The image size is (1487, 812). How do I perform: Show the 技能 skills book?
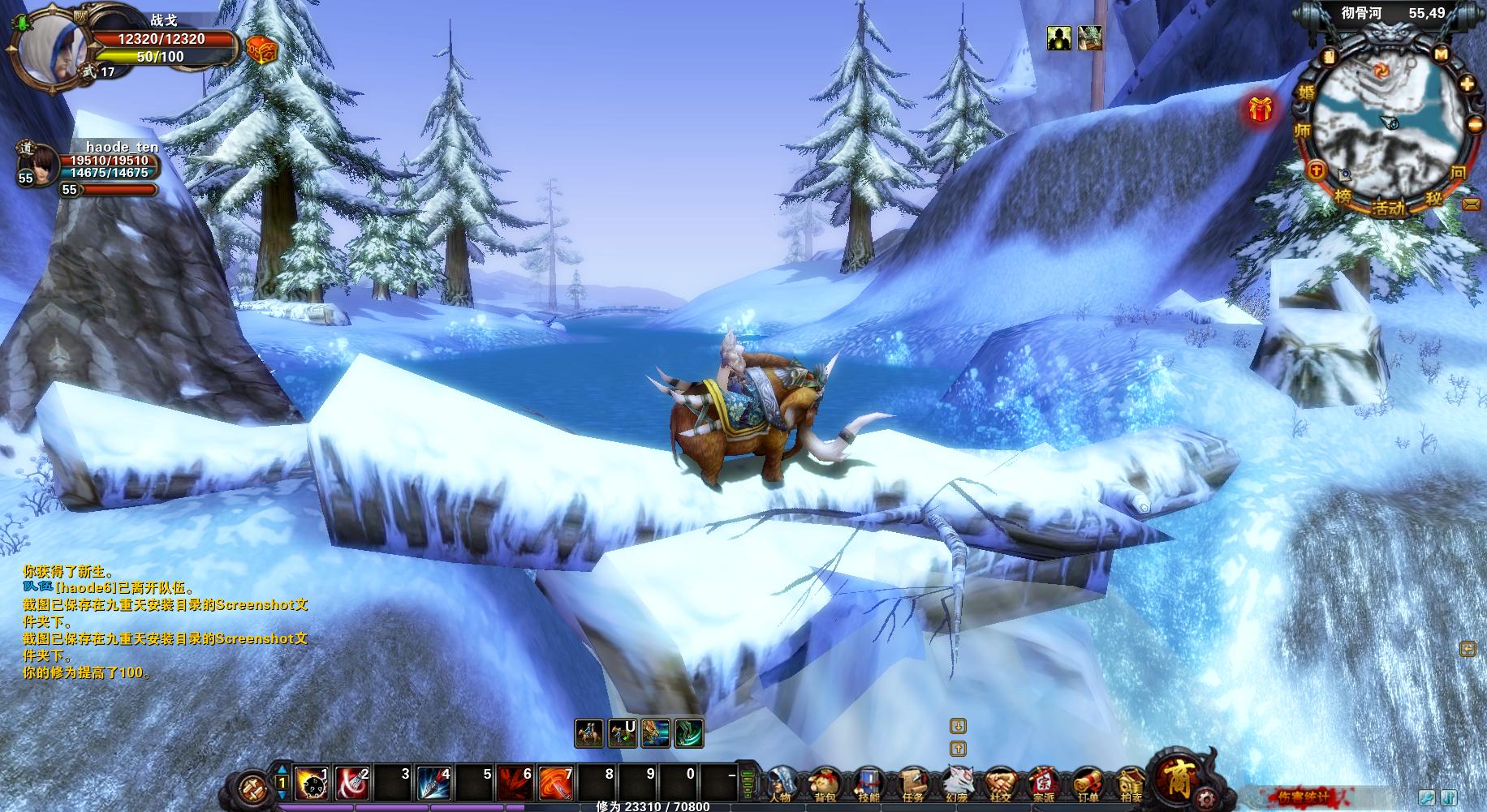tap(868, 784)
